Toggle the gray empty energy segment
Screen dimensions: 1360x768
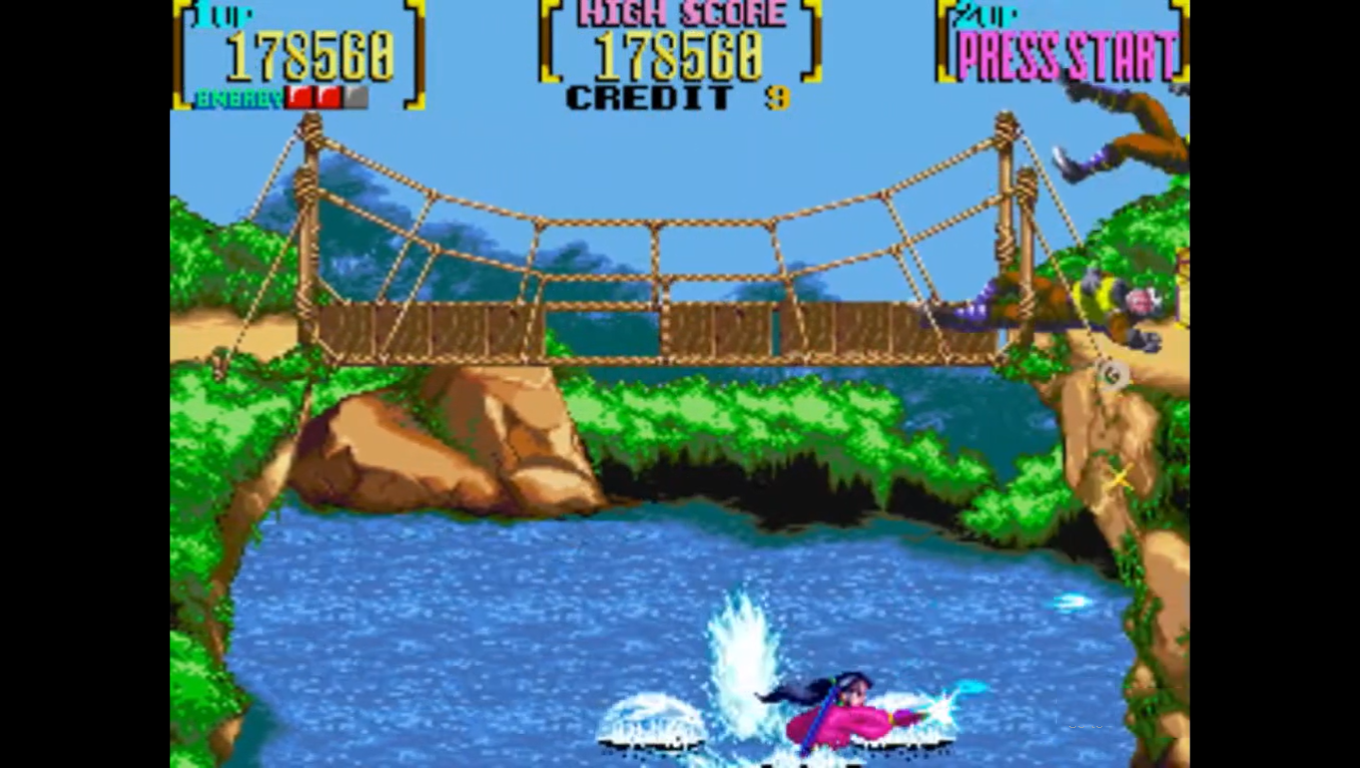357,96
